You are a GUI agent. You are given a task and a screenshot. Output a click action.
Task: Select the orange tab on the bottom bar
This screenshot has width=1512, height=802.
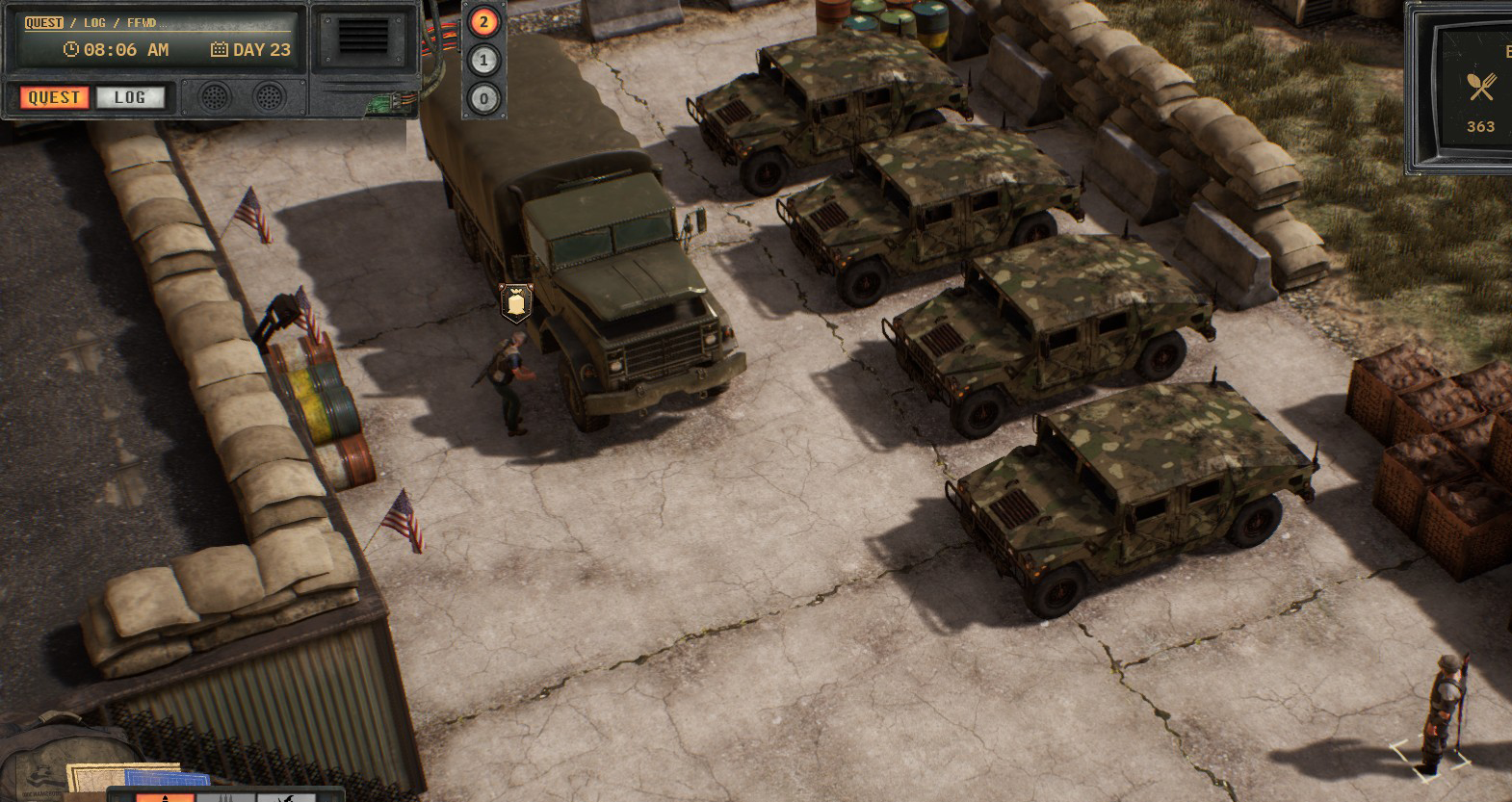point(164,795)
